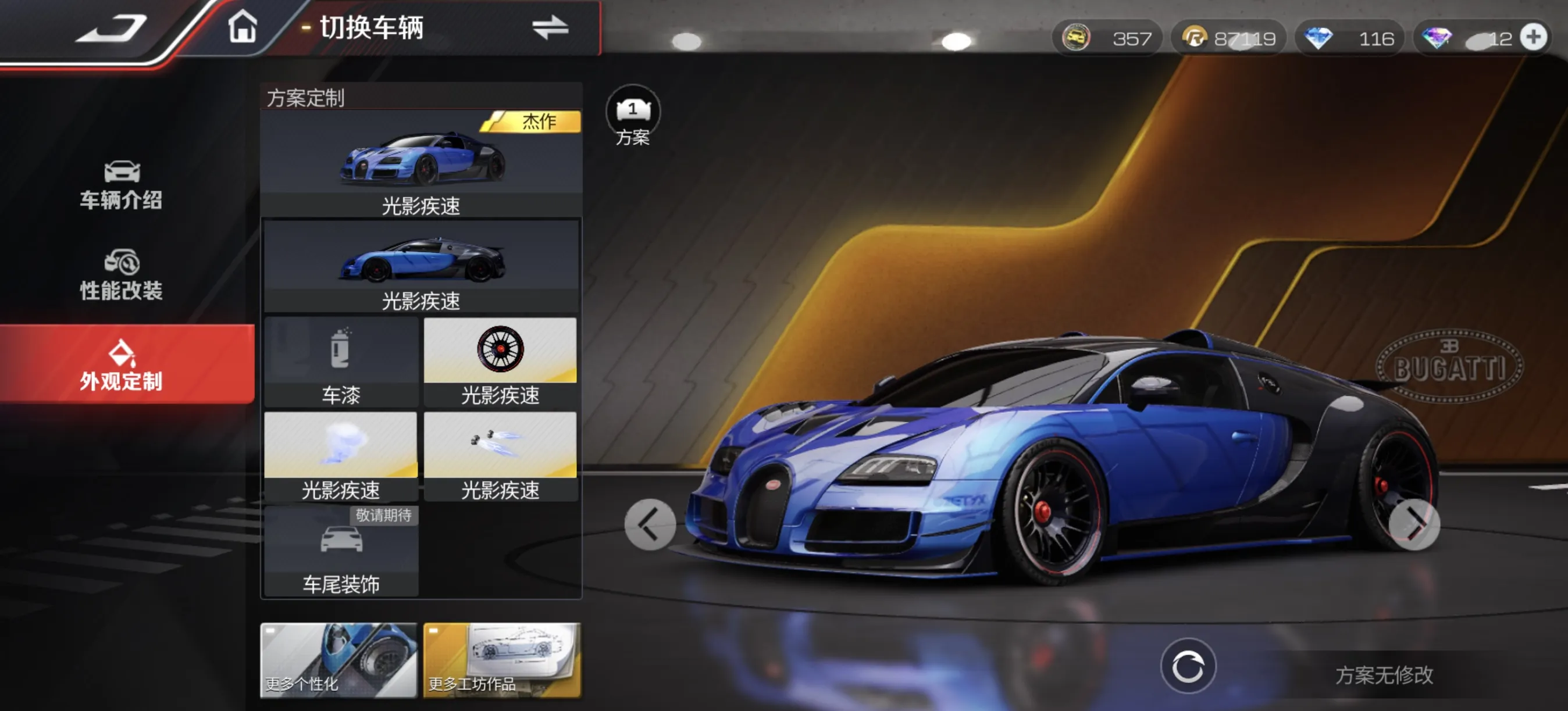The height and width of the screenshot is (711, 1568).
Task: Go back using the top-left arrow
Action: coord(112,28)
